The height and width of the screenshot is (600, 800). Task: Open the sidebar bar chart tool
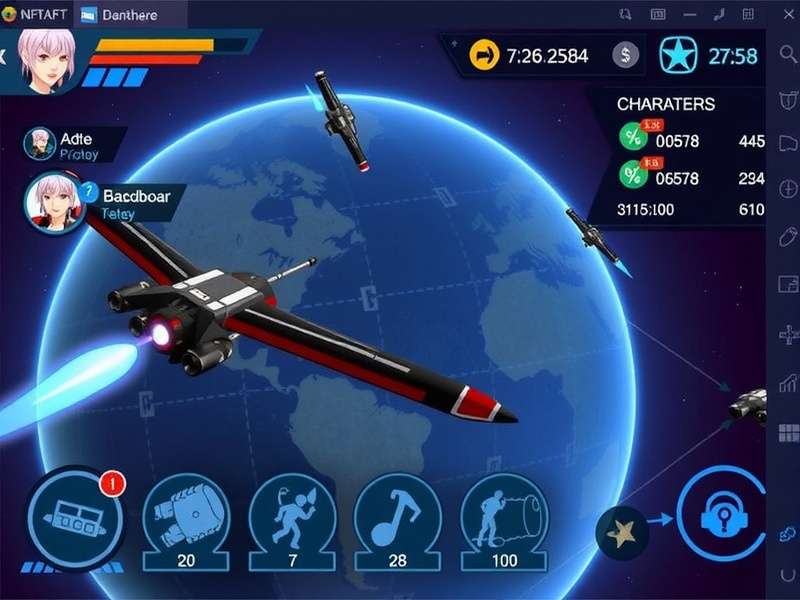786,383
